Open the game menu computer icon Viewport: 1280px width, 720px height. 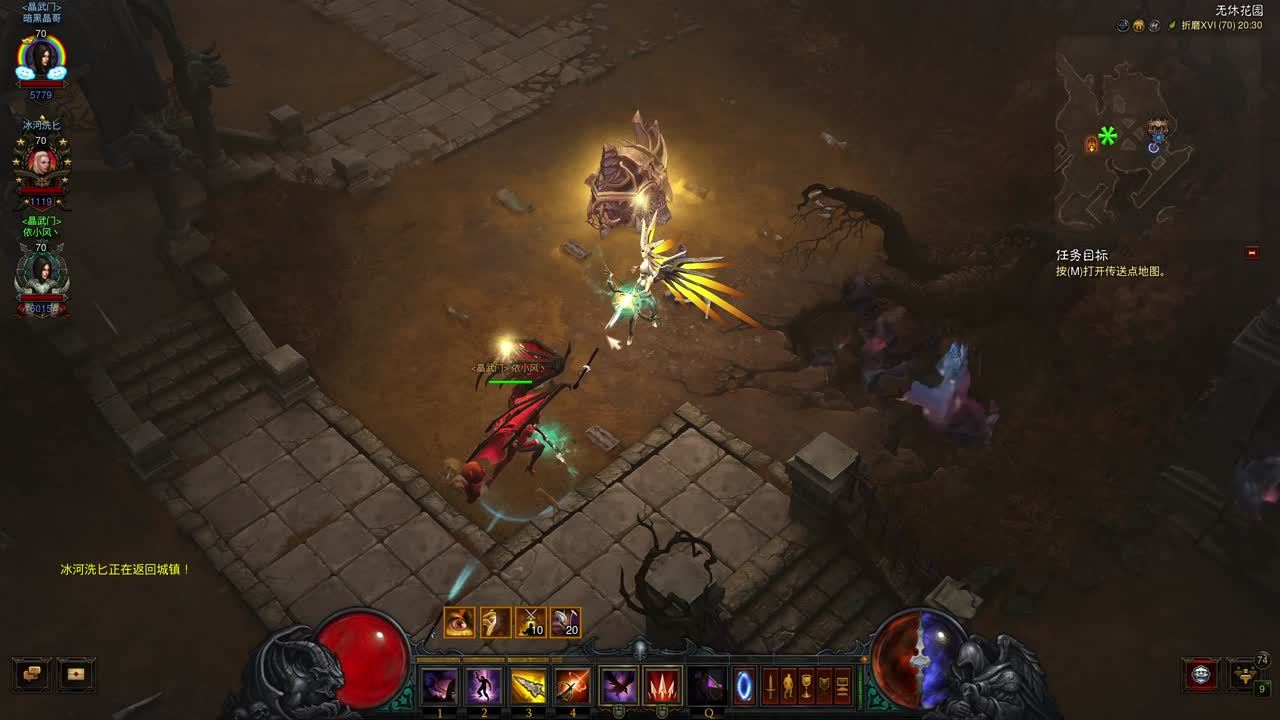[843, 686]
